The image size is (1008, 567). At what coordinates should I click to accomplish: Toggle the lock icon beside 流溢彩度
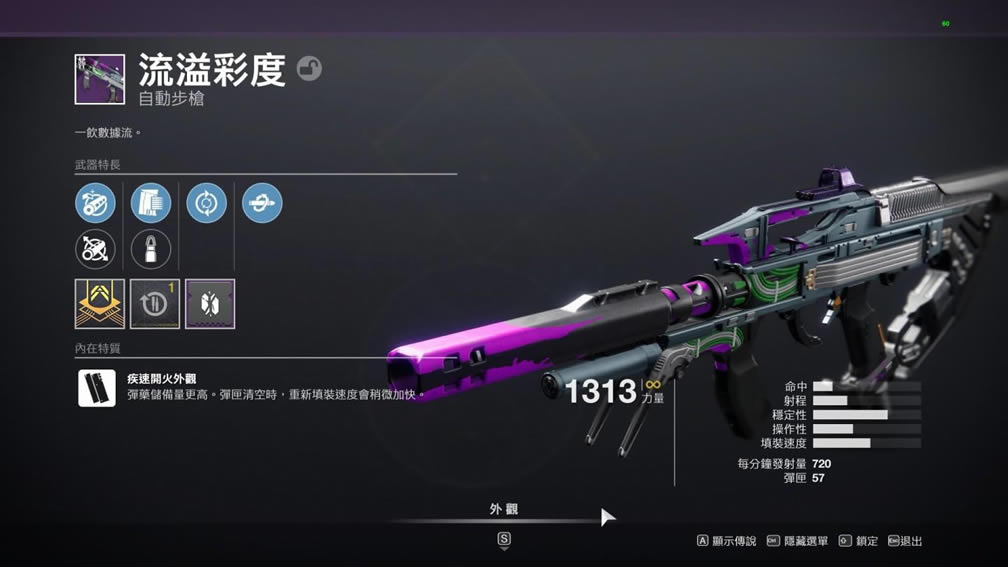pos(309,69)
